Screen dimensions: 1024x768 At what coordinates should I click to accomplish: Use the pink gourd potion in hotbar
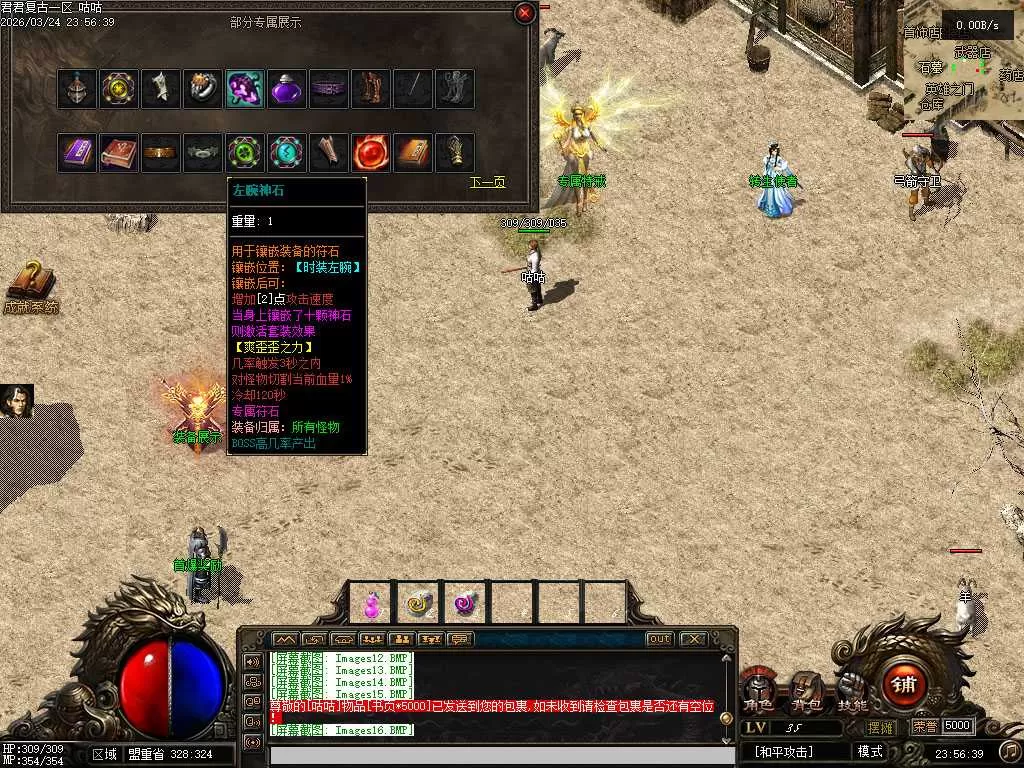pyautogui.click(x=371, y=603)
